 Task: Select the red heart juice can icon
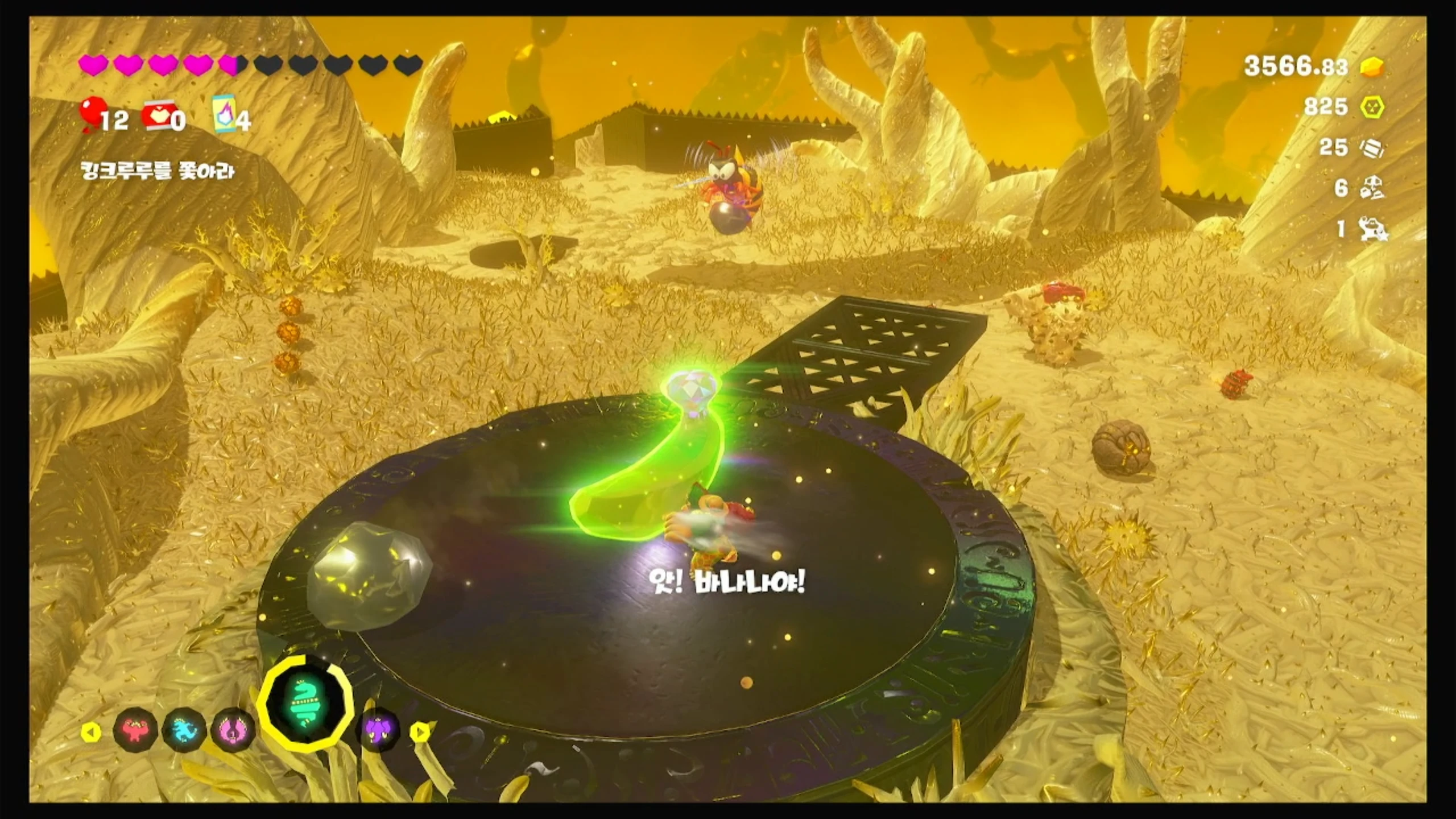point(156,115)
